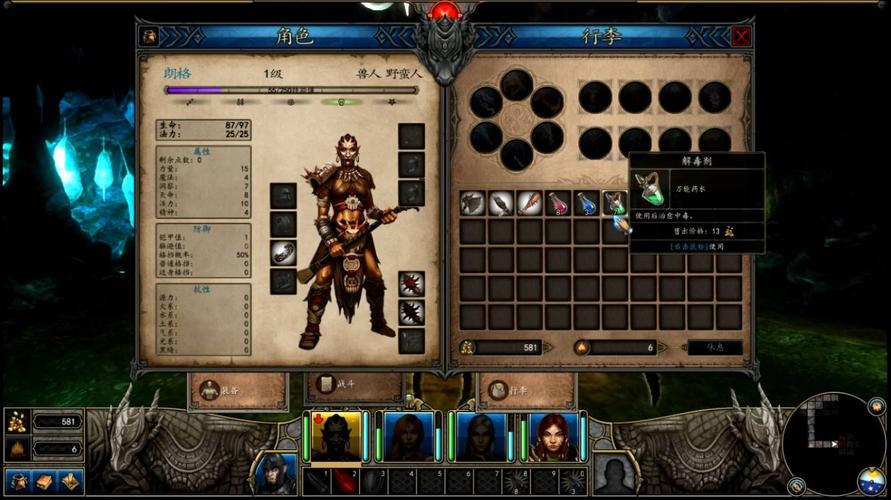
Task: Select the antidote potion in the bag
Action: 615,203
